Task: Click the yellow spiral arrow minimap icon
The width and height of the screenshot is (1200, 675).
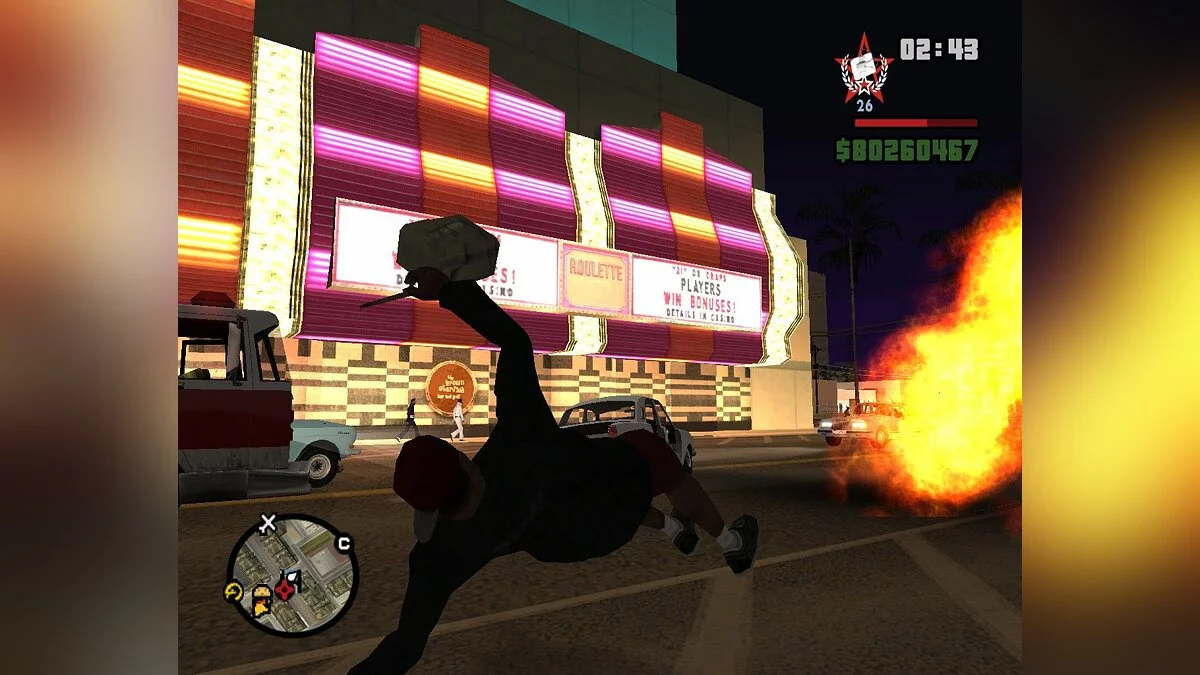Action: tap(234, 591)
